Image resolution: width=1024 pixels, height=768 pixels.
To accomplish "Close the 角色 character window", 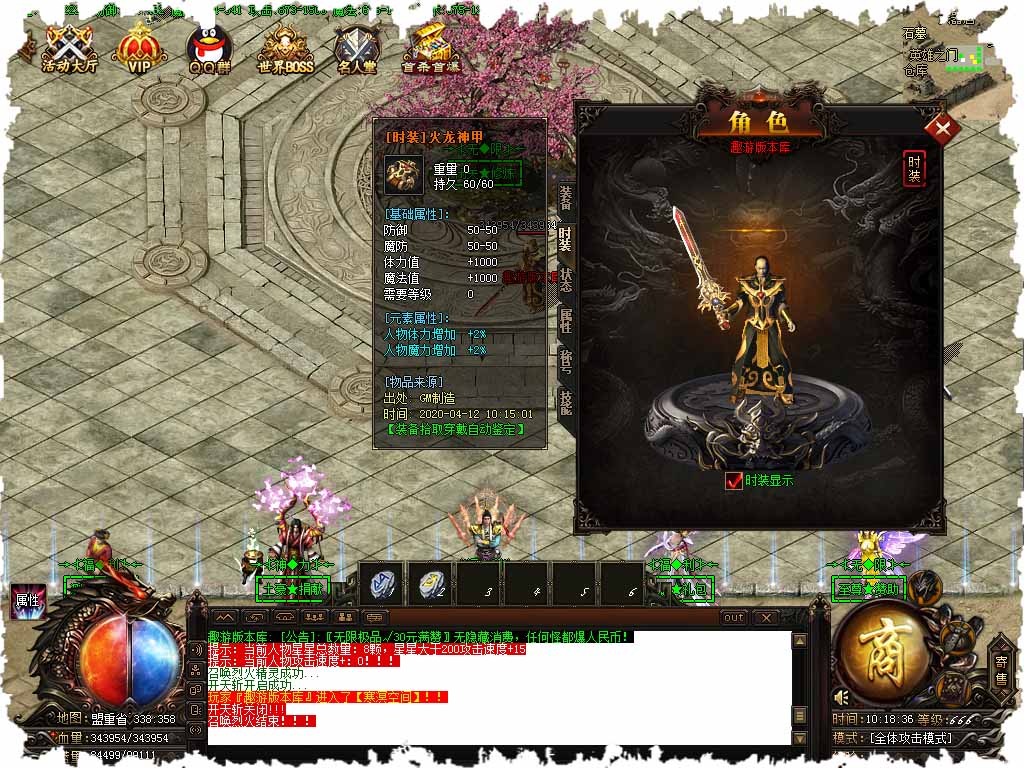I will (942, 129).
